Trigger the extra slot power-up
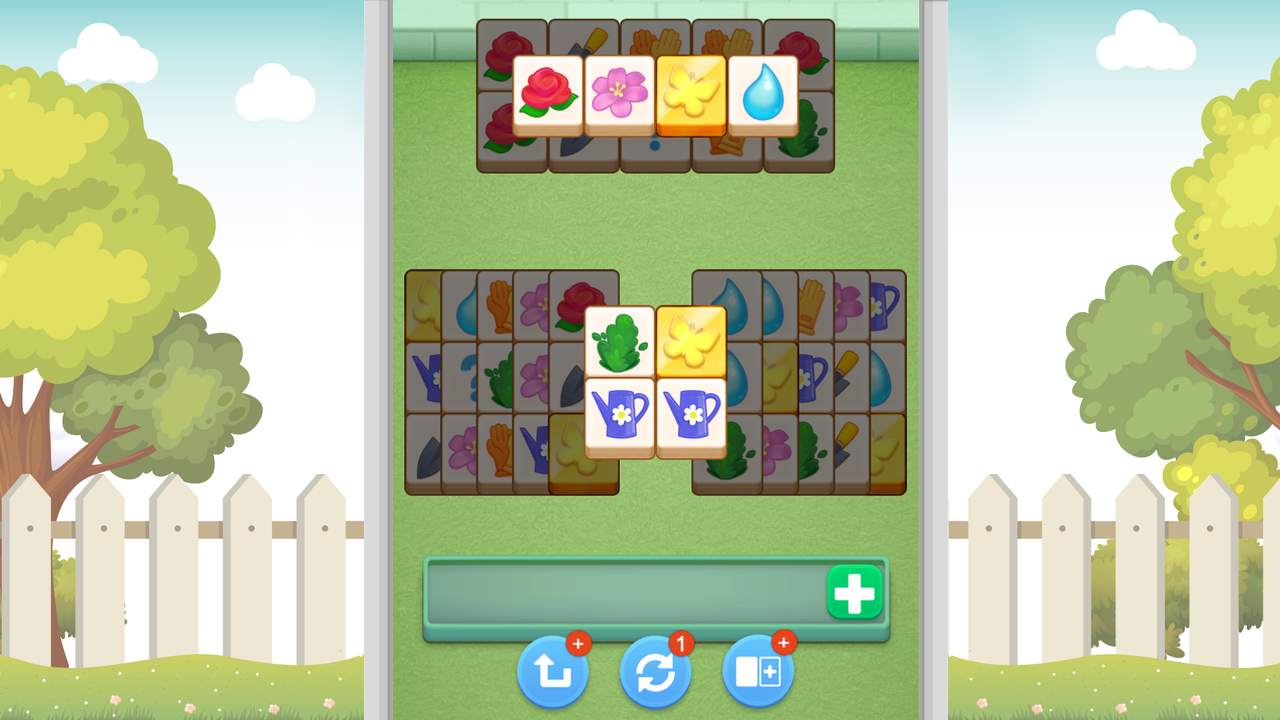This screenshot has width=1280, height=720. point(757,673)
